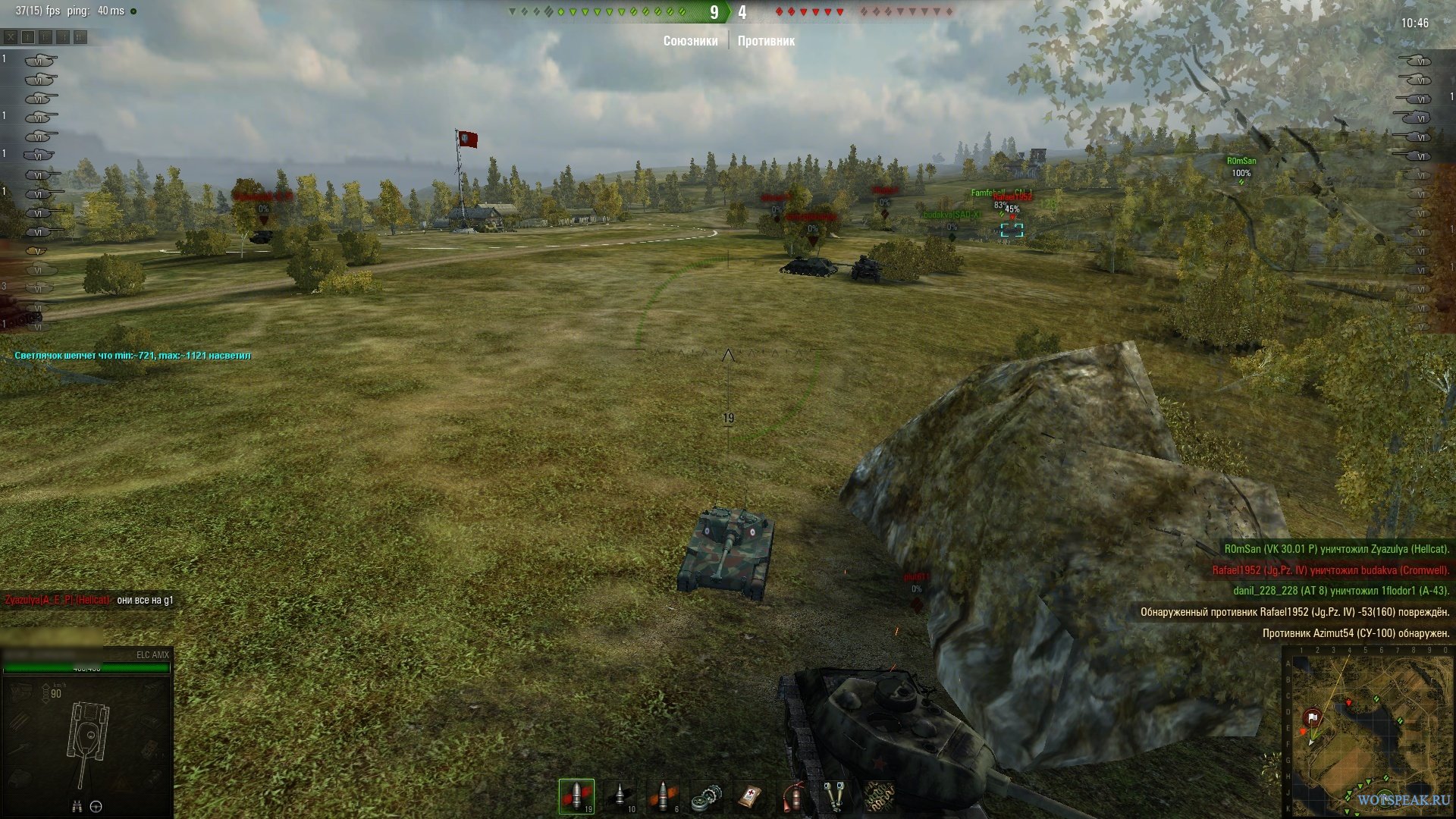
Task: Use the repair kit consumable
Action: 706,796
